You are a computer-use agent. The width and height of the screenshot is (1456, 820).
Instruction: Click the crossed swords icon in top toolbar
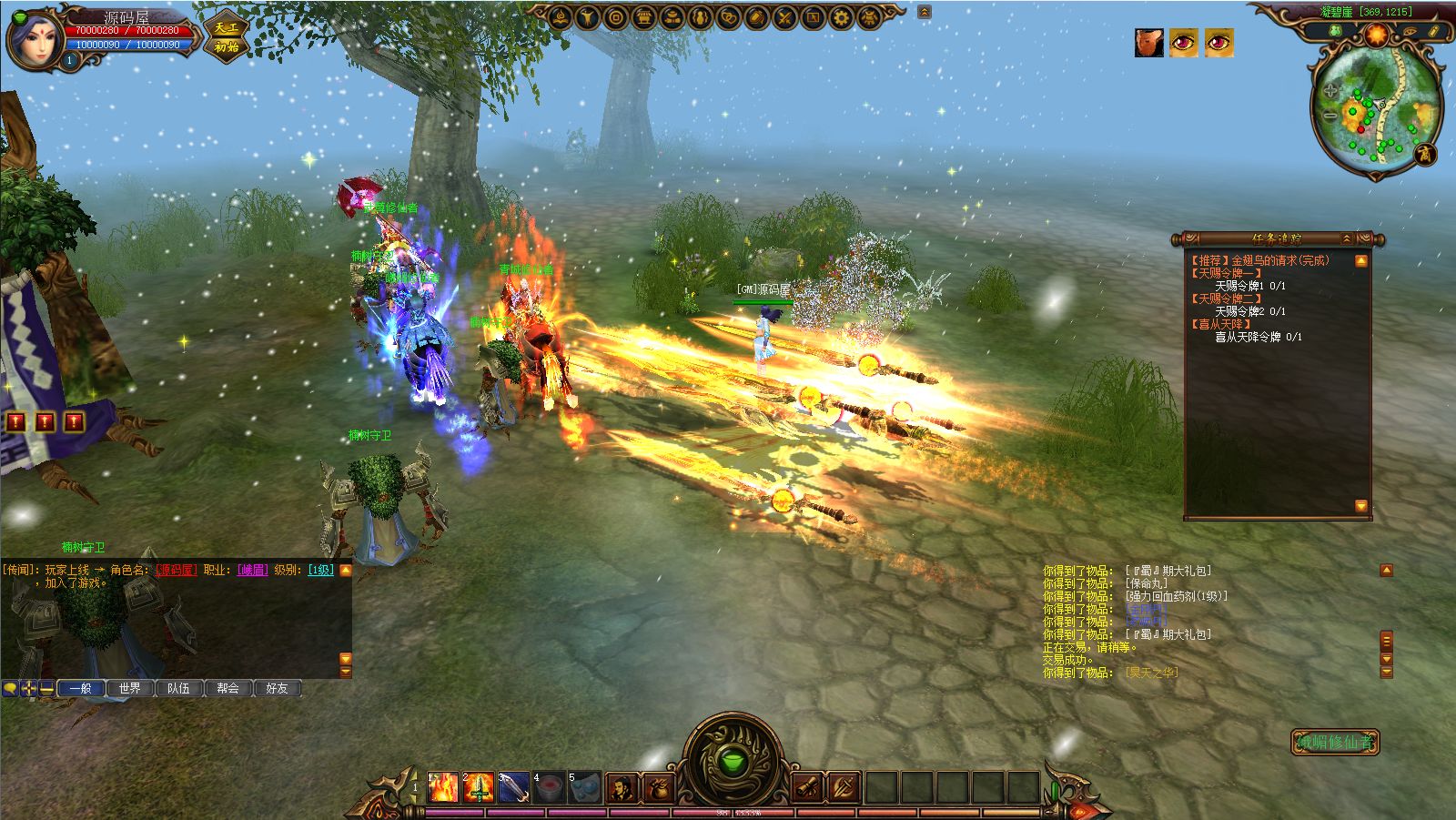784,17
